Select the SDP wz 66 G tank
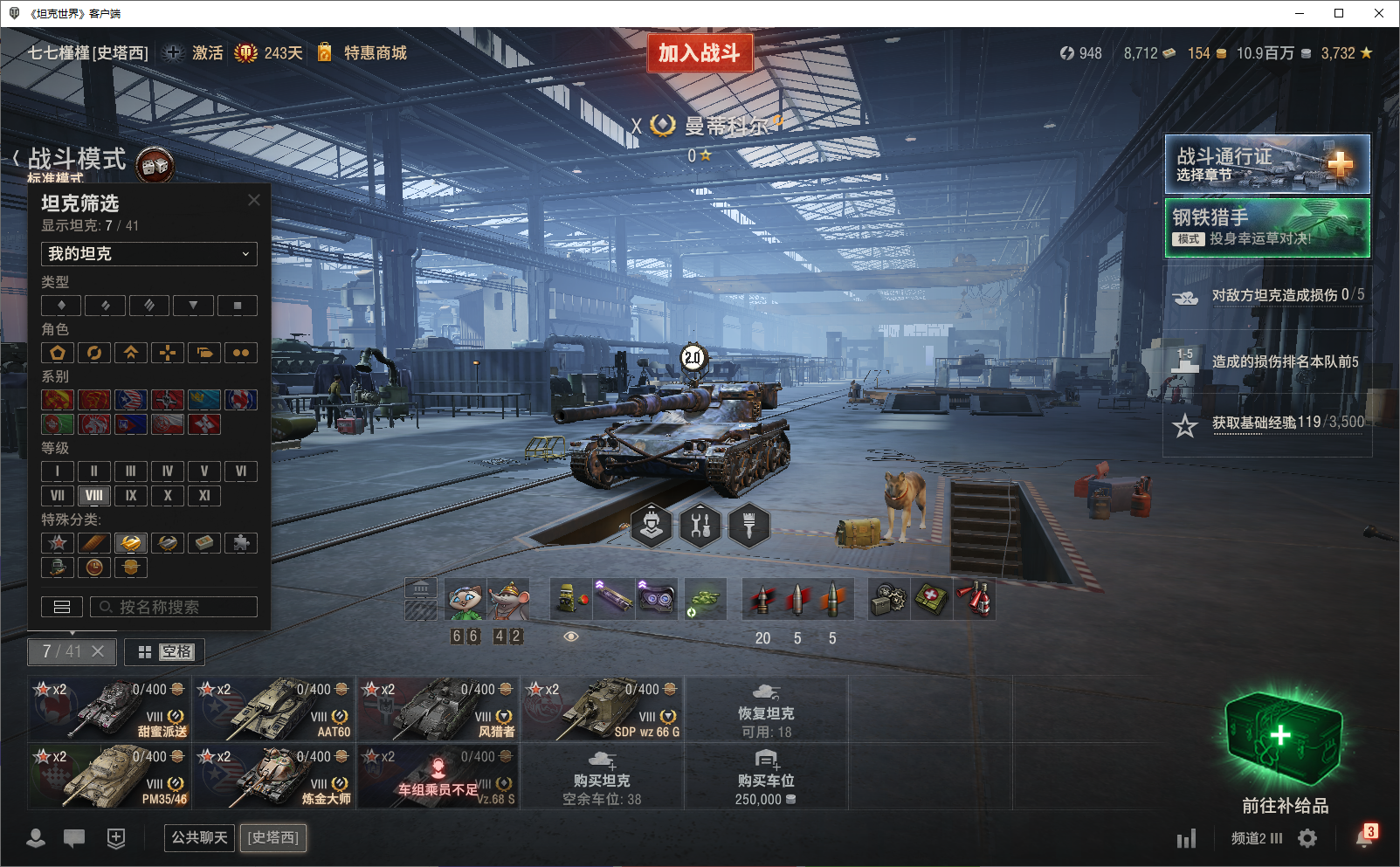The width and height of the screenshot is (1400, 867). point(602,709)
